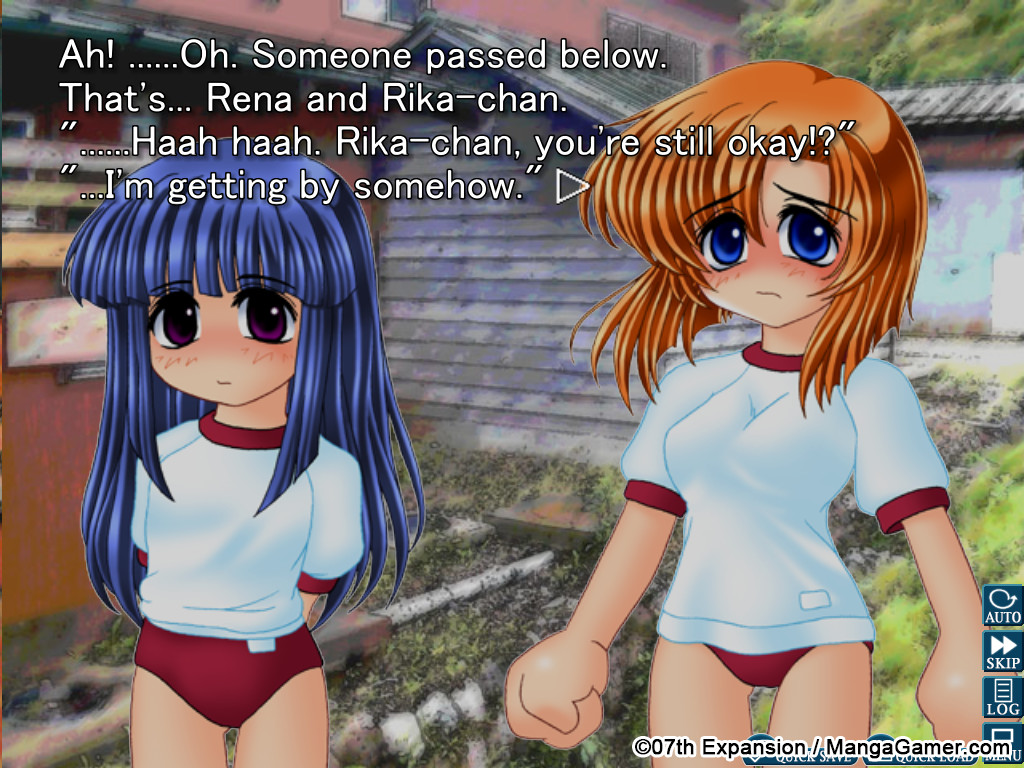Enable AUTO text advance mode
The image size is (1024, 768).
[x=1002, y=606]
